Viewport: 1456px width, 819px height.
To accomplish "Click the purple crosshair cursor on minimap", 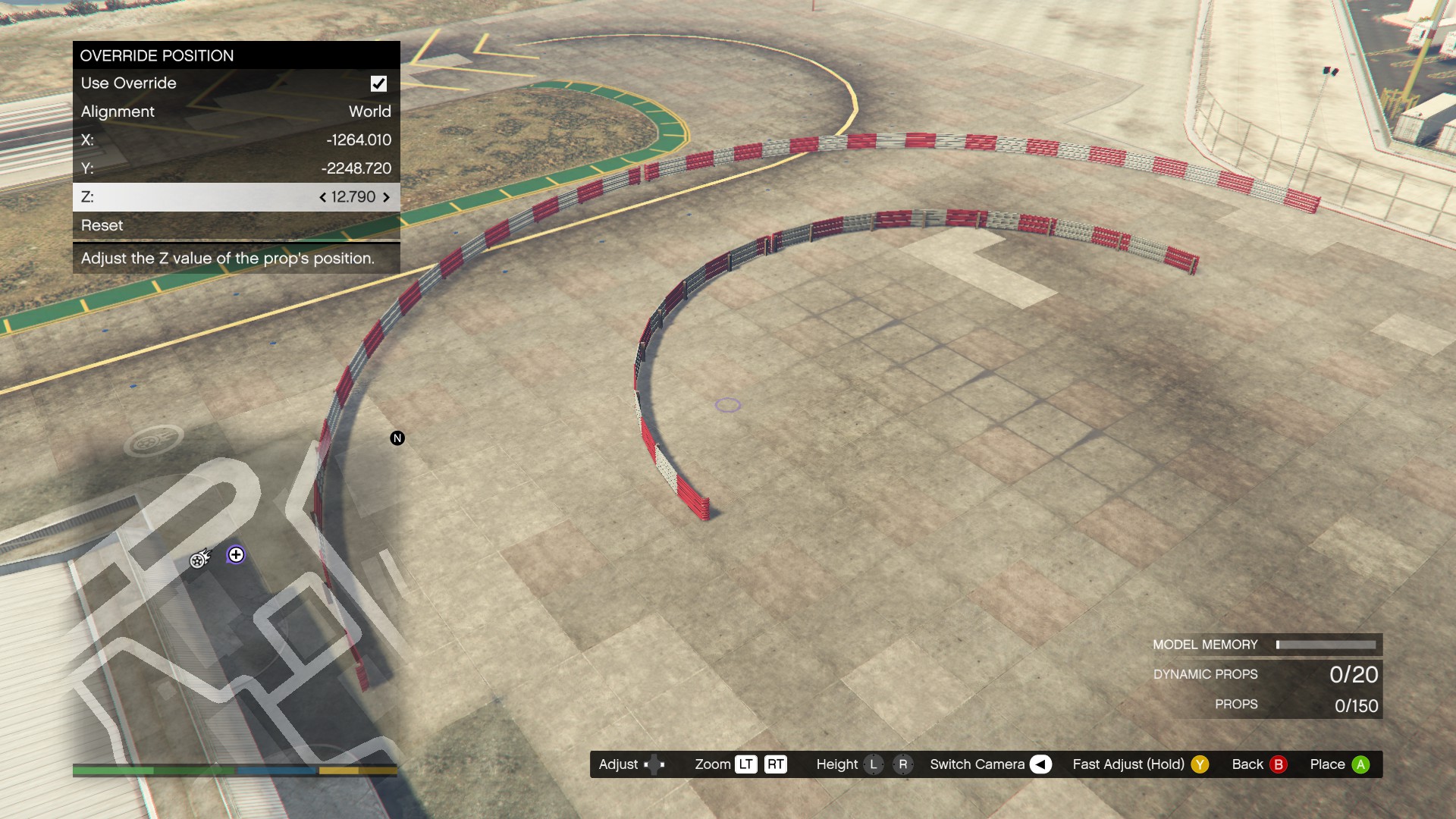I will pos(236,555).
